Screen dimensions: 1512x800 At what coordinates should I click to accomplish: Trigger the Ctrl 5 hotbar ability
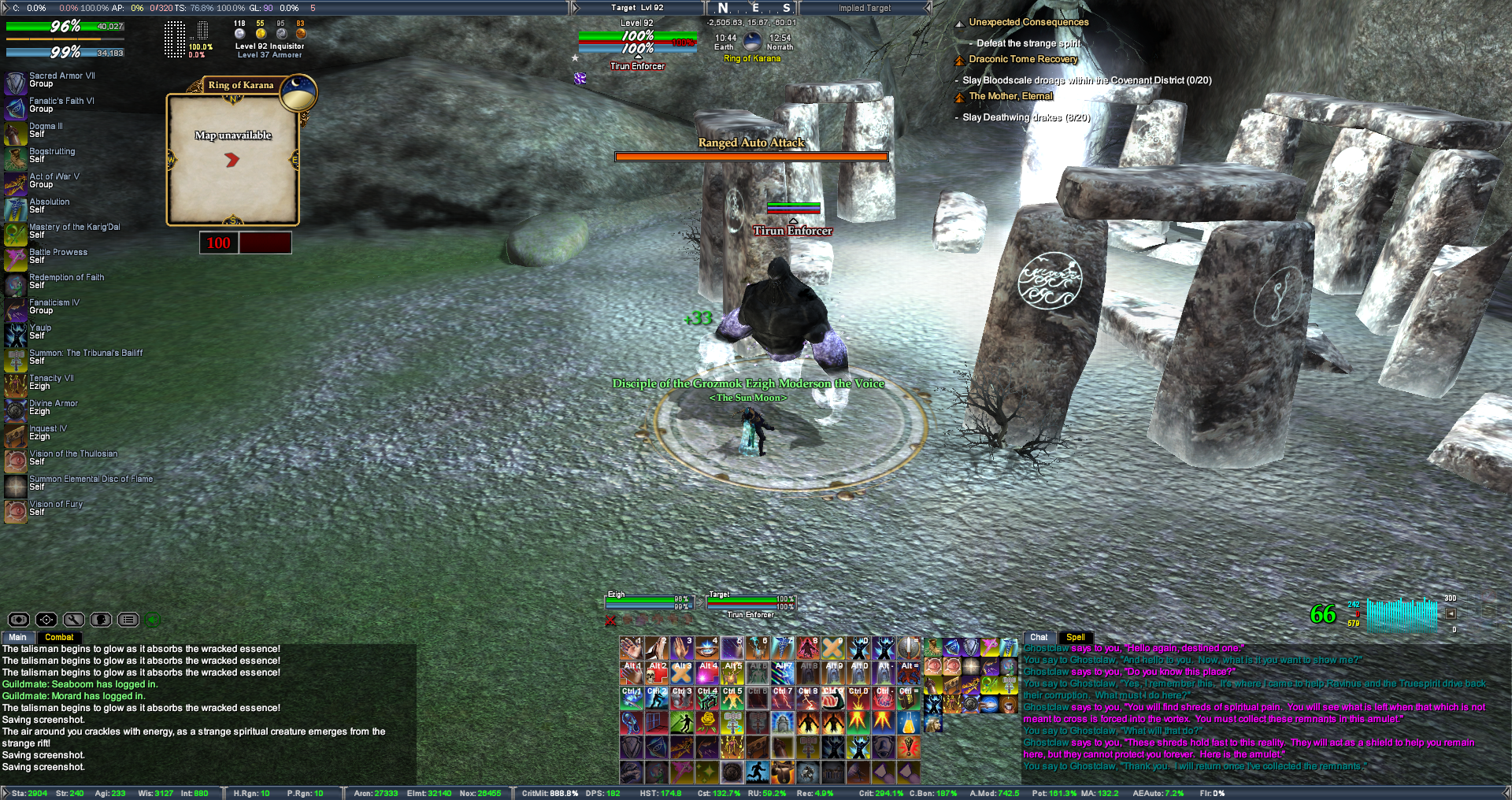tap(732, 698)
